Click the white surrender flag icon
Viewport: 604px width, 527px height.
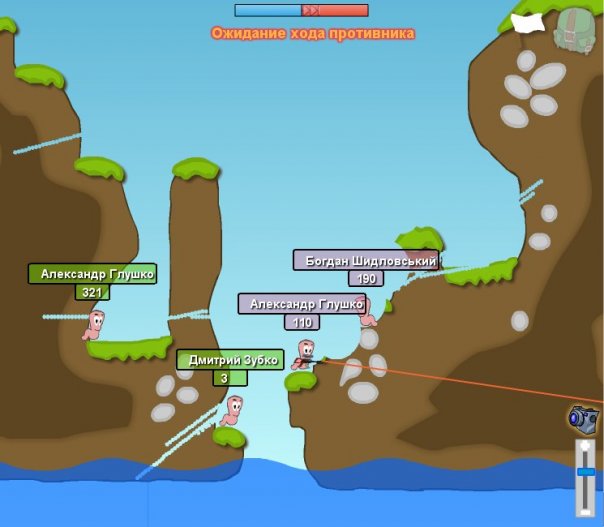point(527,20)
